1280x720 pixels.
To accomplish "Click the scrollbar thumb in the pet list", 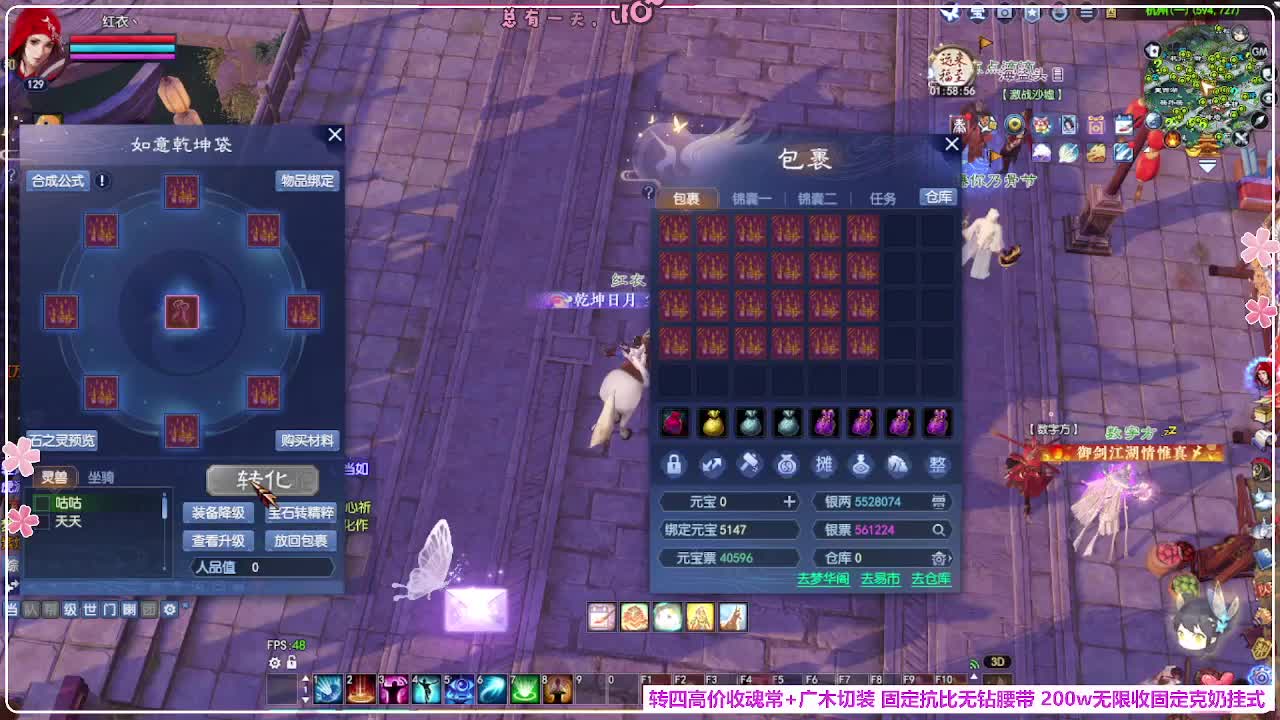I will pos(163,508).
